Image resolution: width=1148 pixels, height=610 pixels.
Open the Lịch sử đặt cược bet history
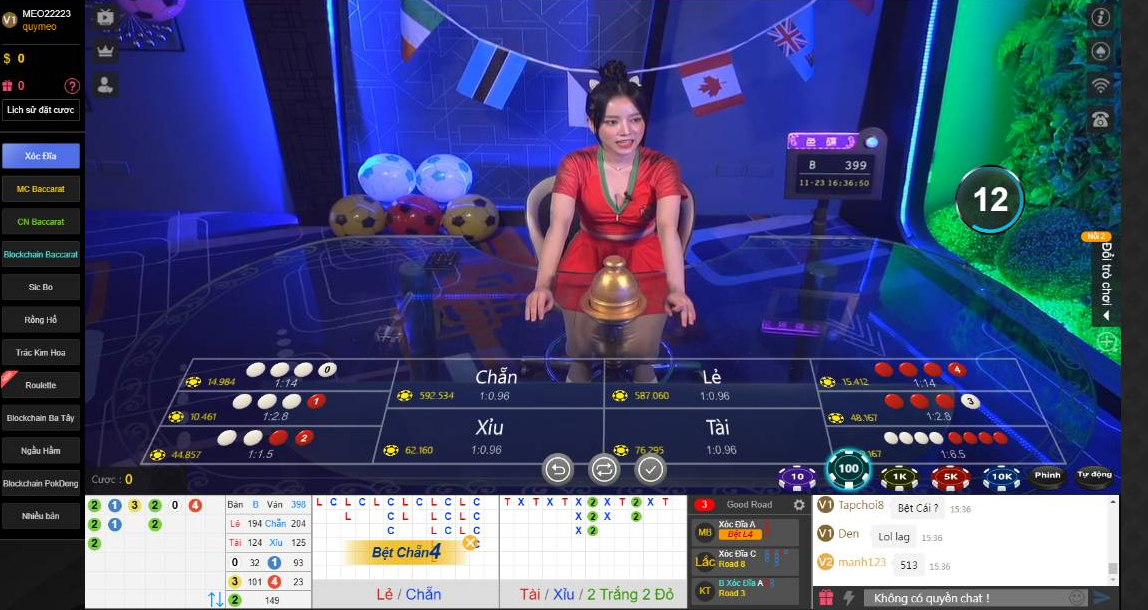(41, 110)
